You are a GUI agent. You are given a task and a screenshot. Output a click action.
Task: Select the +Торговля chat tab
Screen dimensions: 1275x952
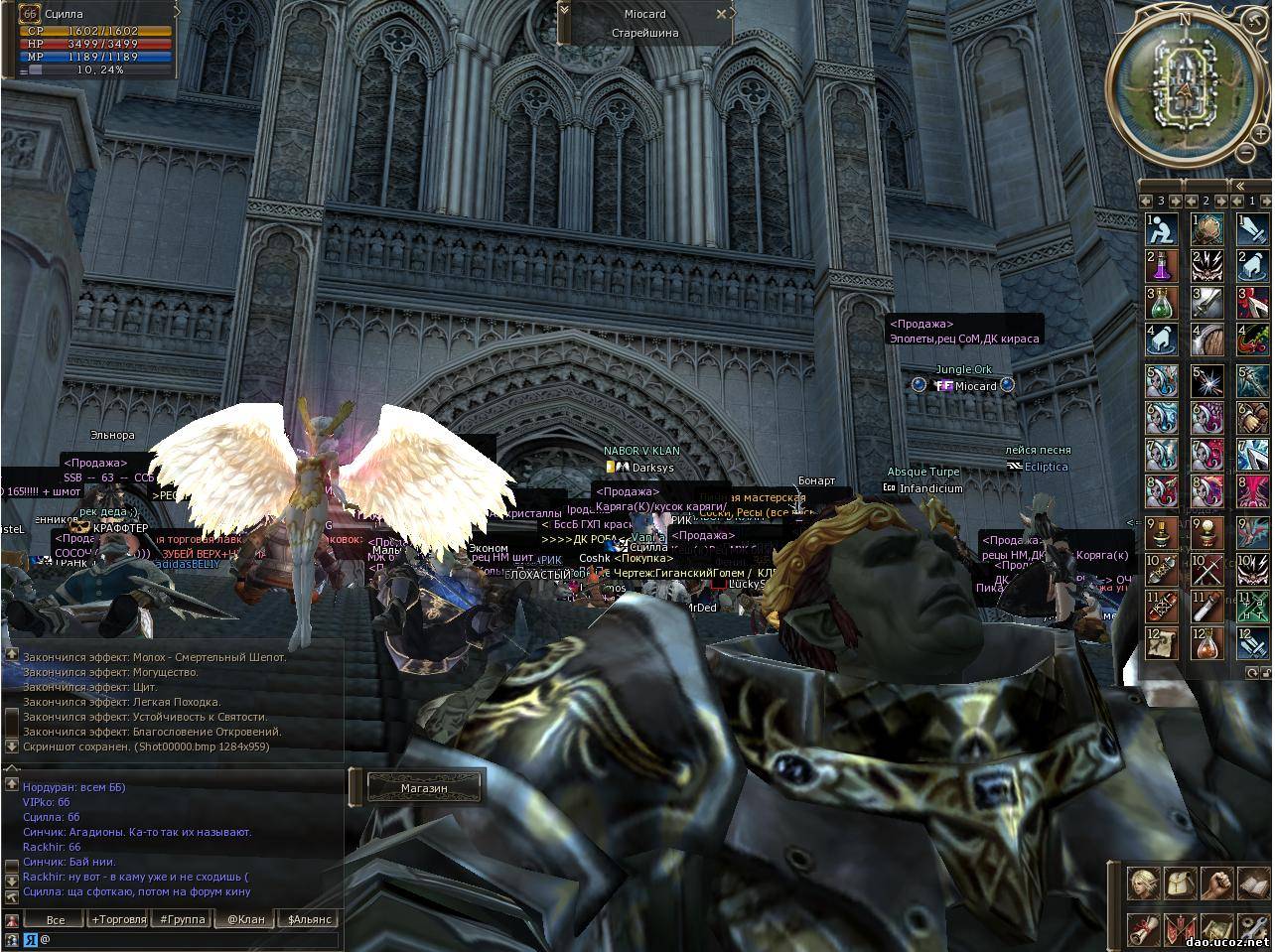pyautogui.click(x=118, y=919)
